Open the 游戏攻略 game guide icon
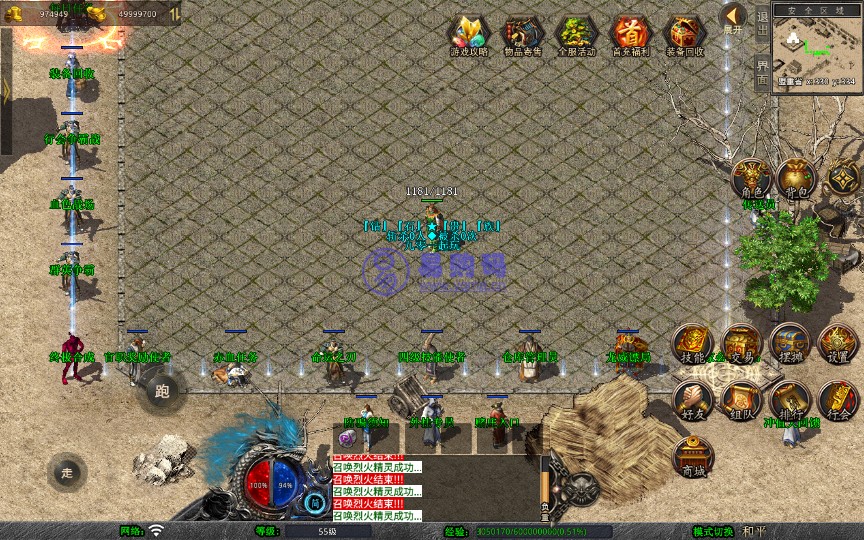Image resolution: width=864 pixels, height=540 pixels. (x=469, y=34)
